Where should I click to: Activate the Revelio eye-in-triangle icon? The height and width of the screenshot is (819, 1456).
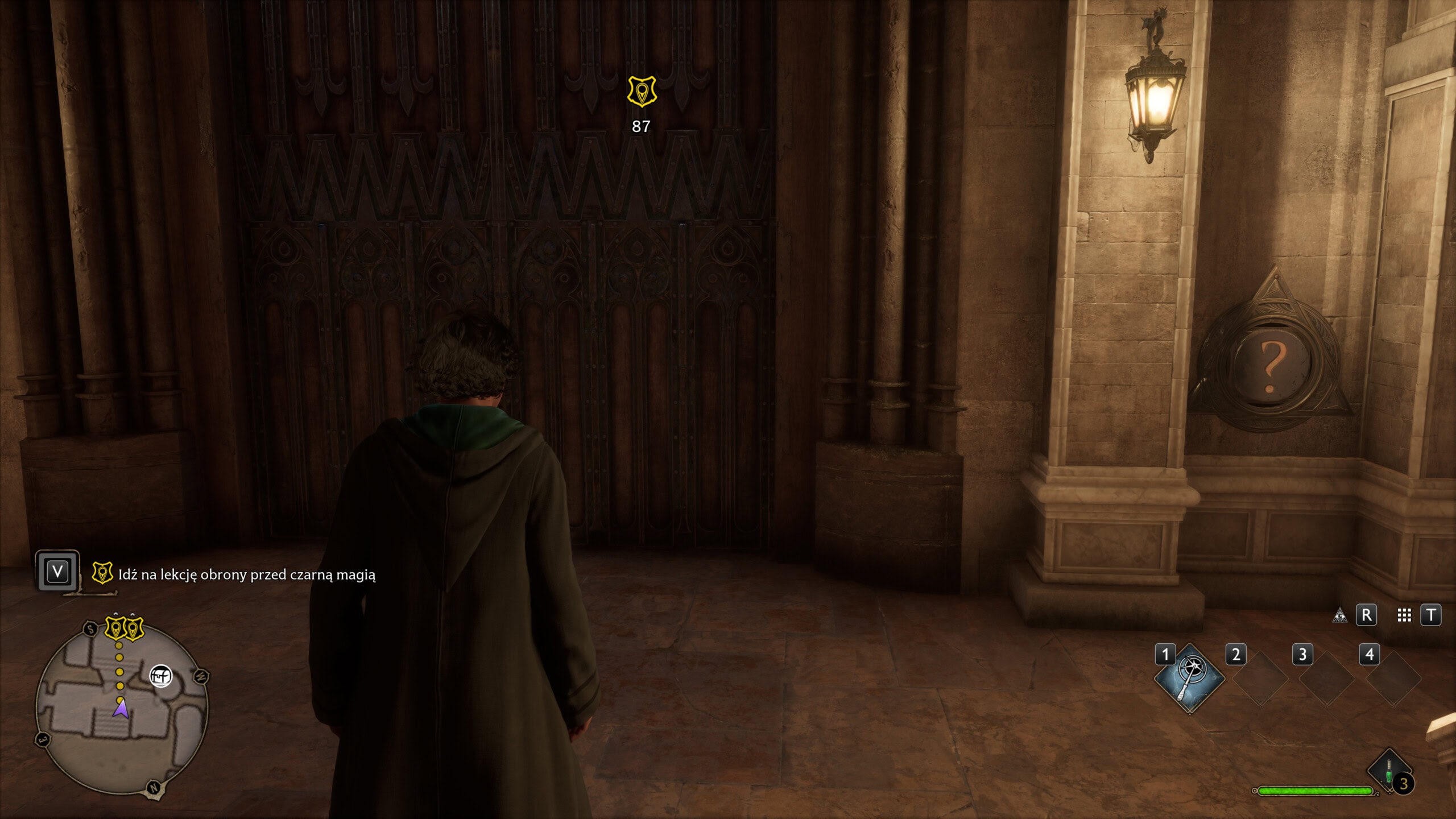pos(1340,615)
